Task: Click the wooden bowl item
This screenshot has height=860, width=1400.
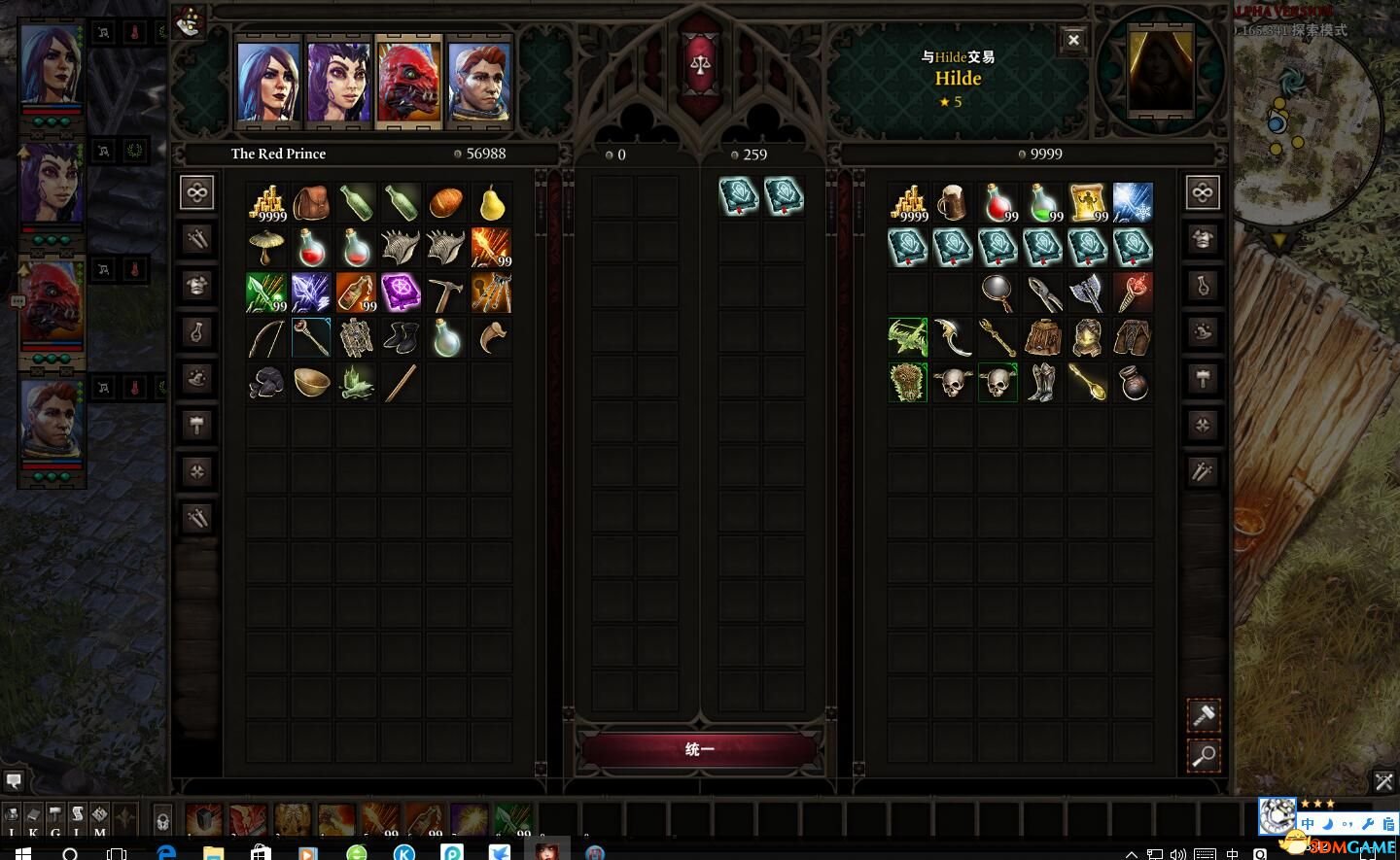Action: (311, 382)
